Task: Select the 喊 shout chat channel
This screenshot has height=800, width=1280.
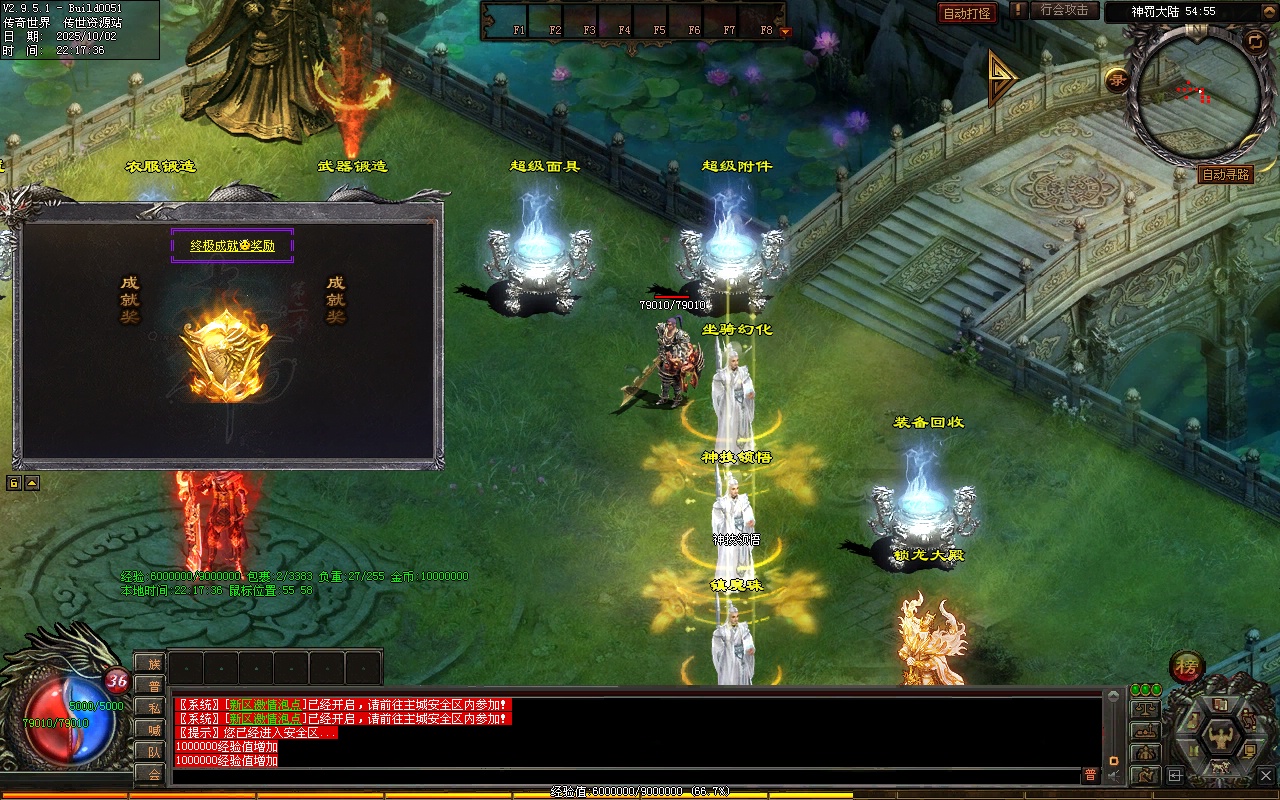Action: click(x=152, y=729)
